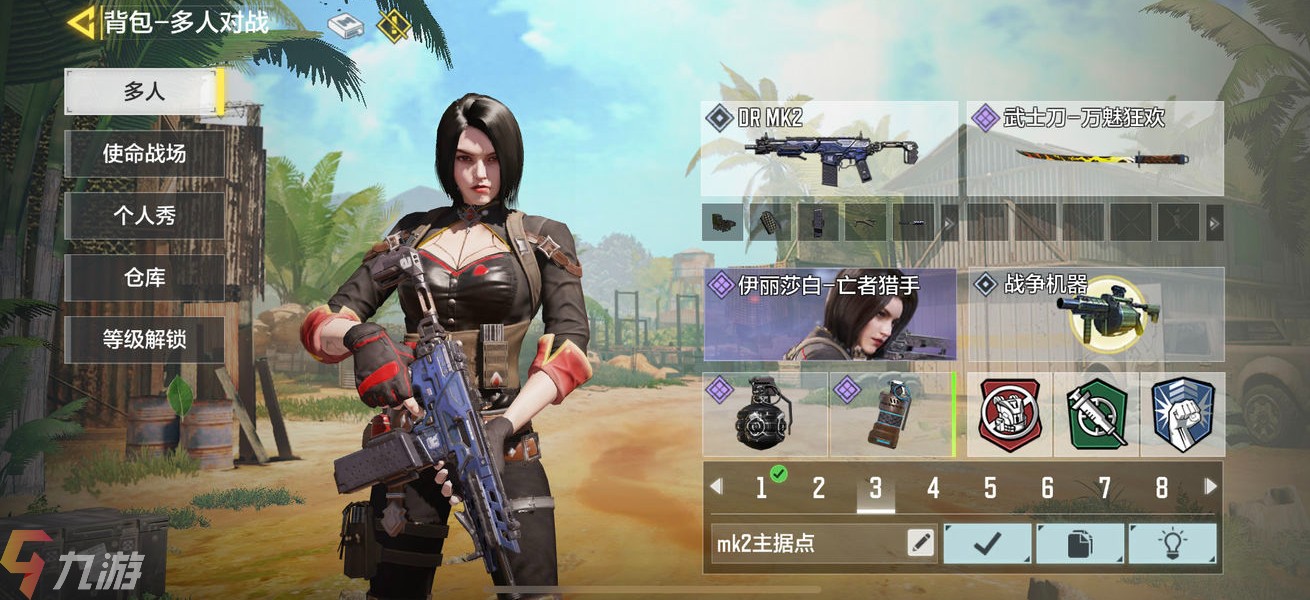
Task: Open loadout suggestions with the lightbulb button
Action: [x=1172, y=544]
